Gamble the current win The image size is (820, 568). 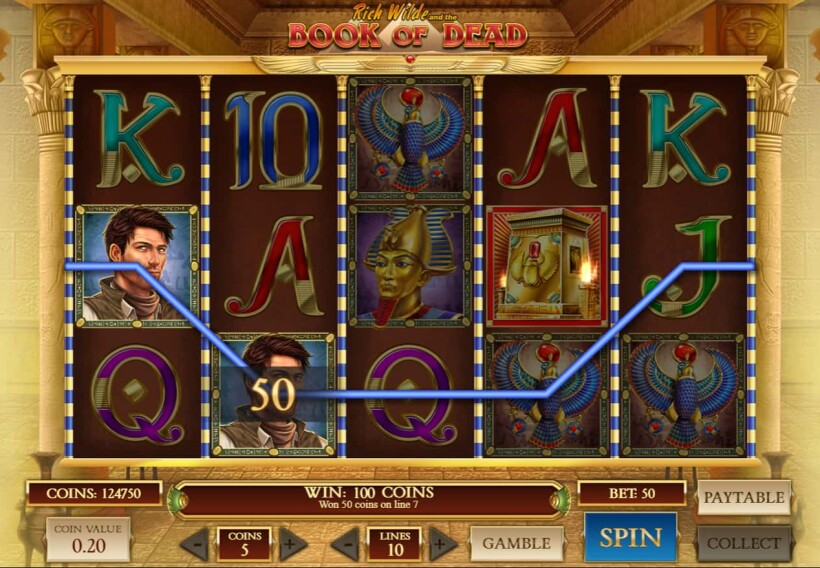click(x=516, y=543)
